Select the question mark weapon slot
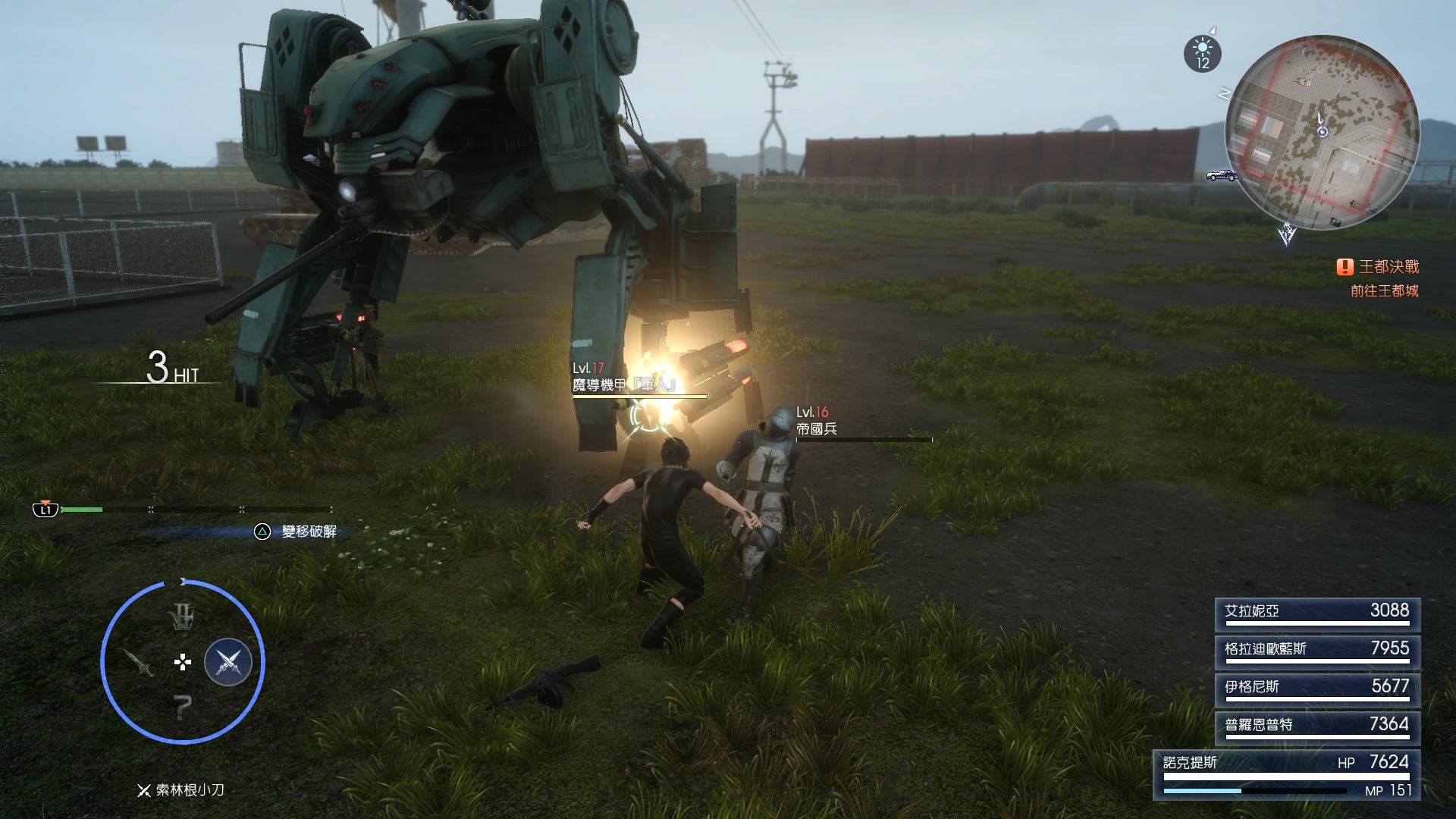This screenshot has width=1456, height=819. tap(182, 708)
